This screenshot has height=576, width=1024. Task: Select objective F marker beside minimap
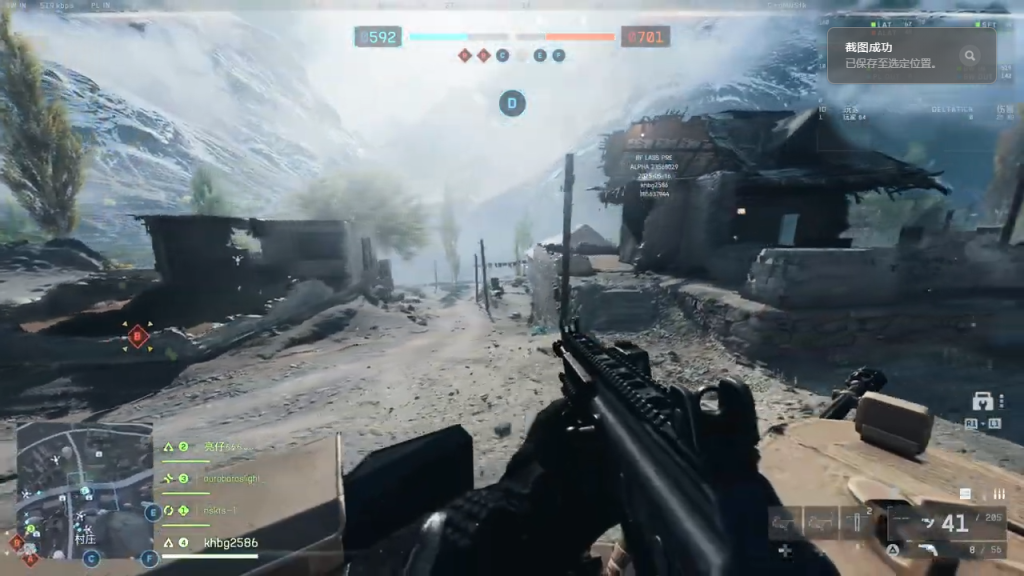(x=149, y=558)
